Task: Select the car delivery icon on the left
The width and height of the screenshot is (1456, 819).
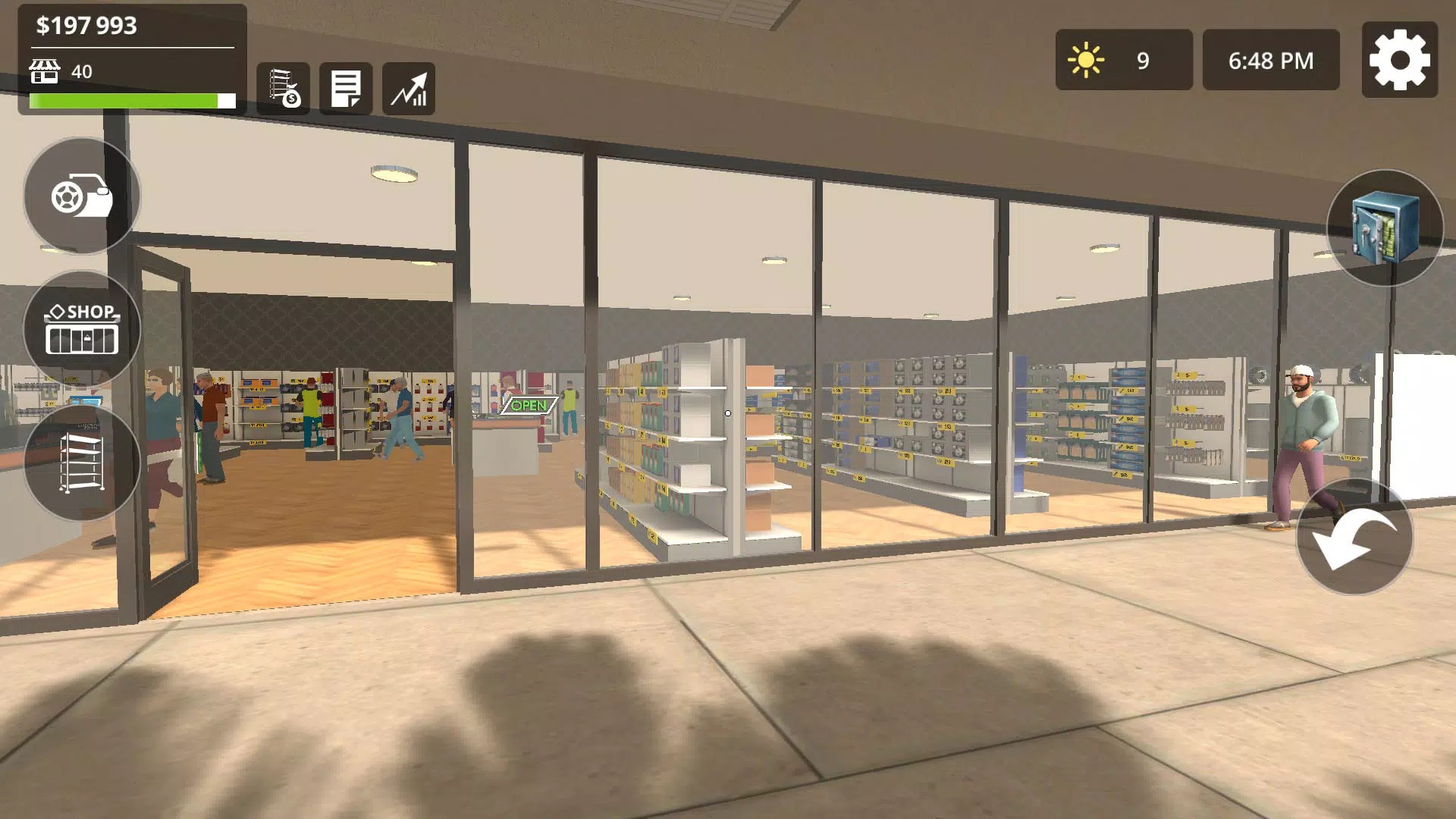Action: (80, 196)
